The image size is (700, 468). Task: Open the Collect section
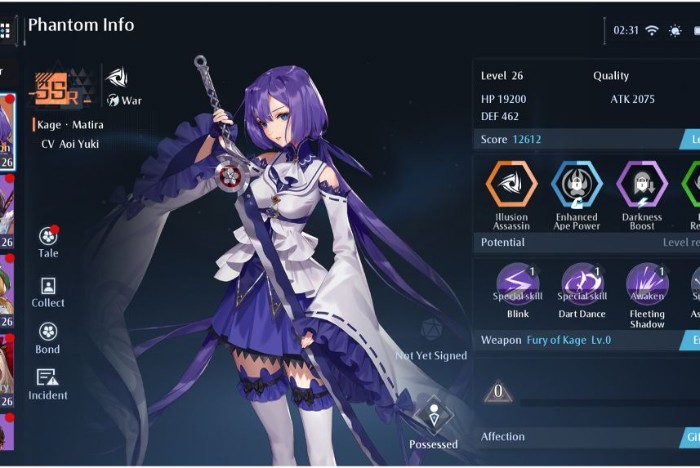tap(48, 287)
